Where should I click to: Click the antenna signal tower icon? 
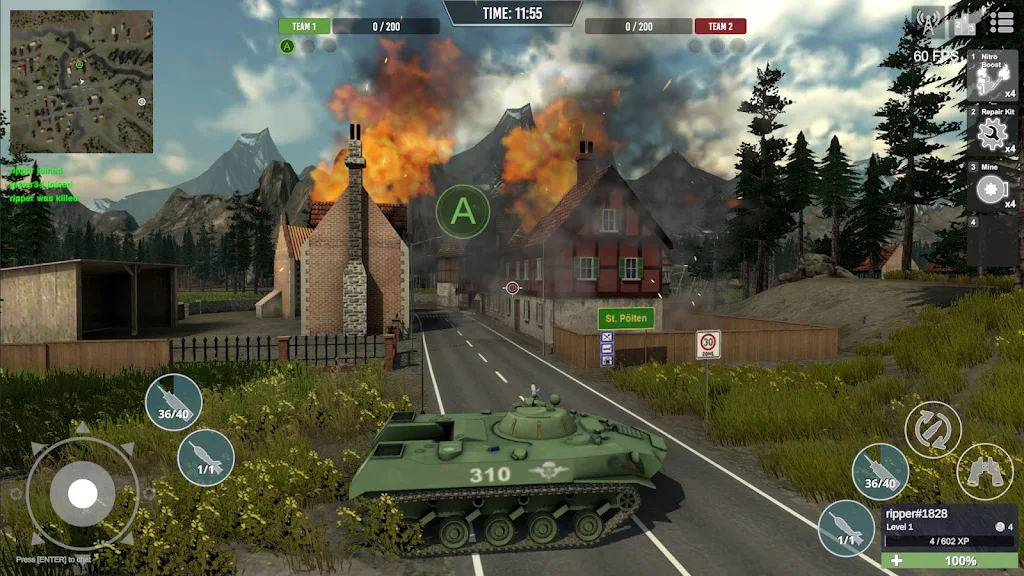coord(928,22)
